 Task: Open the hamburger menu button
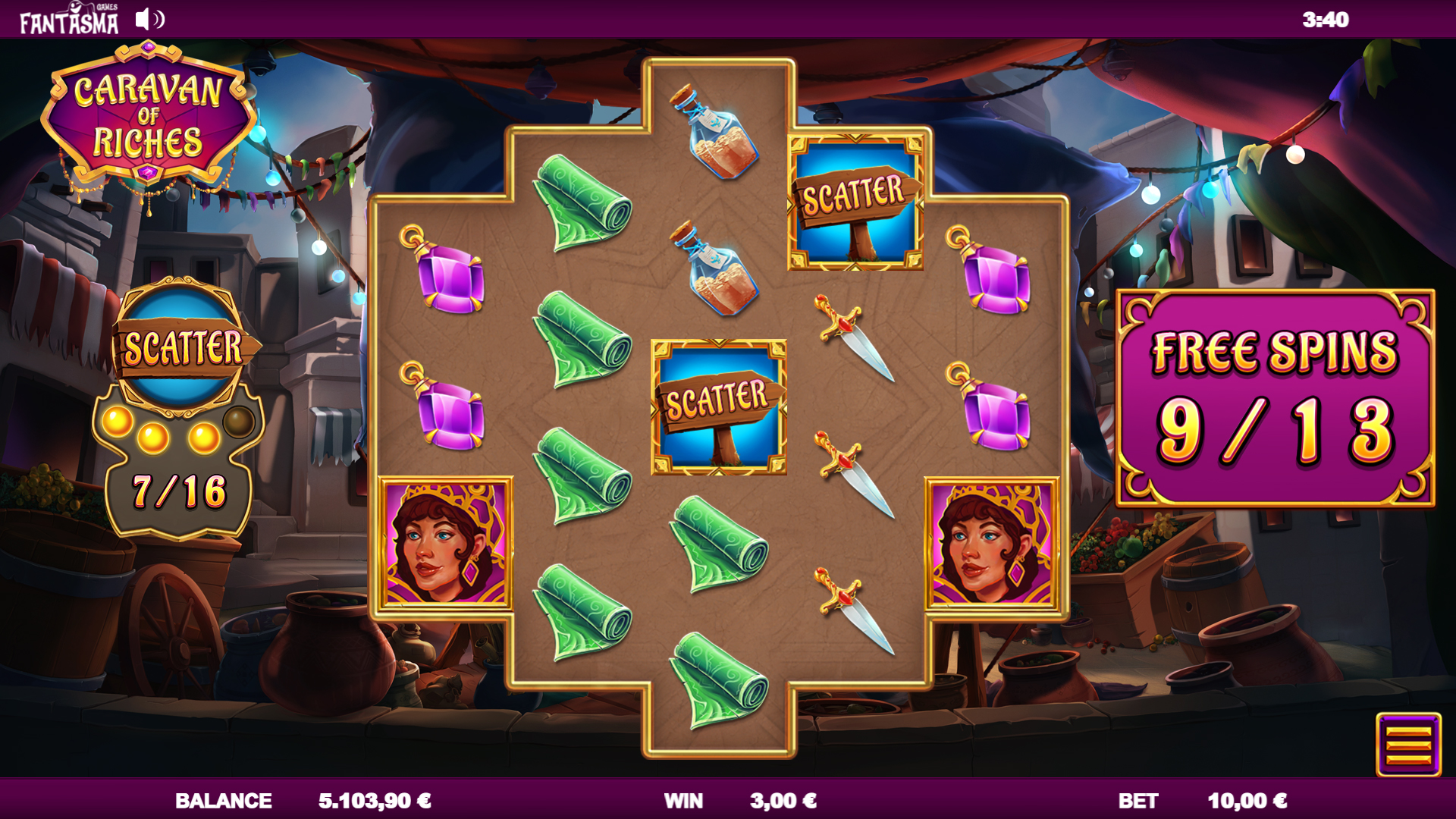(x=1408, y=745)
